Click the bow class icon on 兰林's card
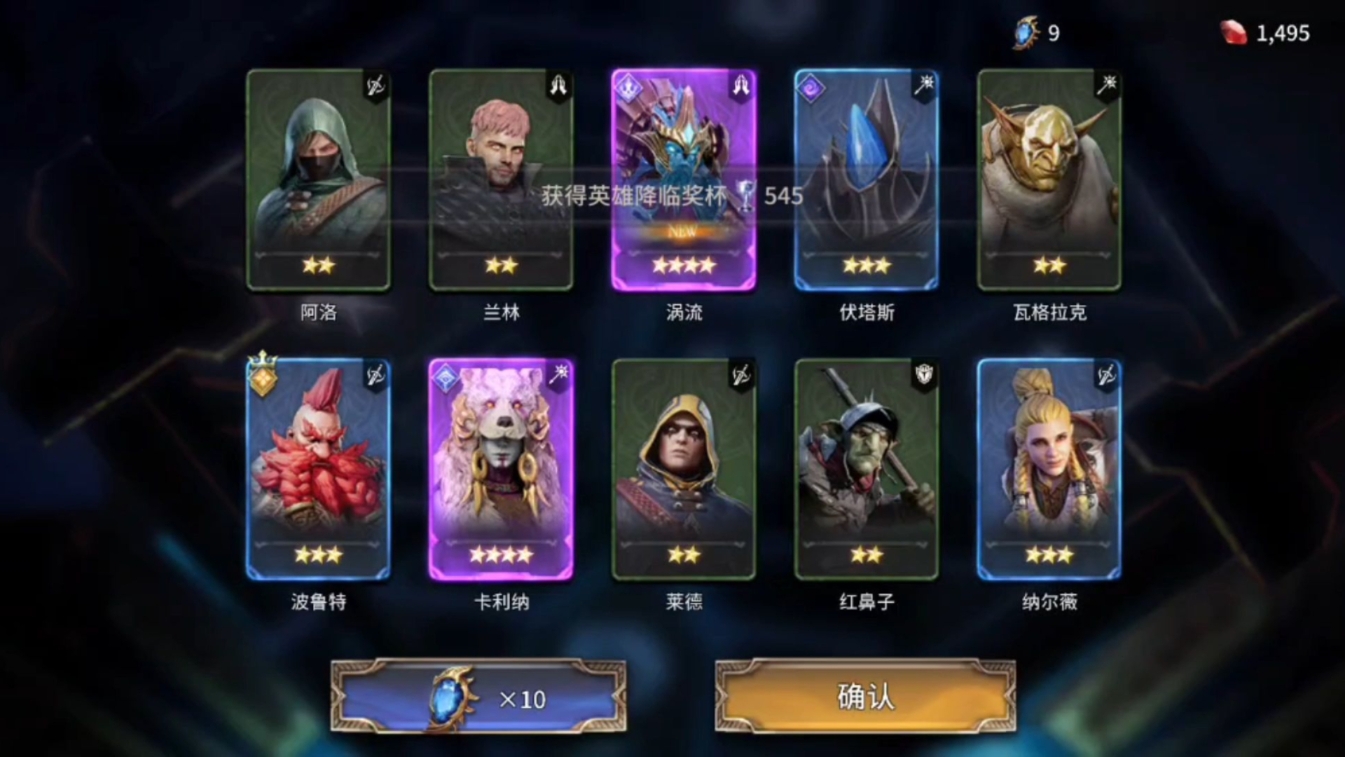This screenshot has height=757, width=1345. click(x=559, y=84)
